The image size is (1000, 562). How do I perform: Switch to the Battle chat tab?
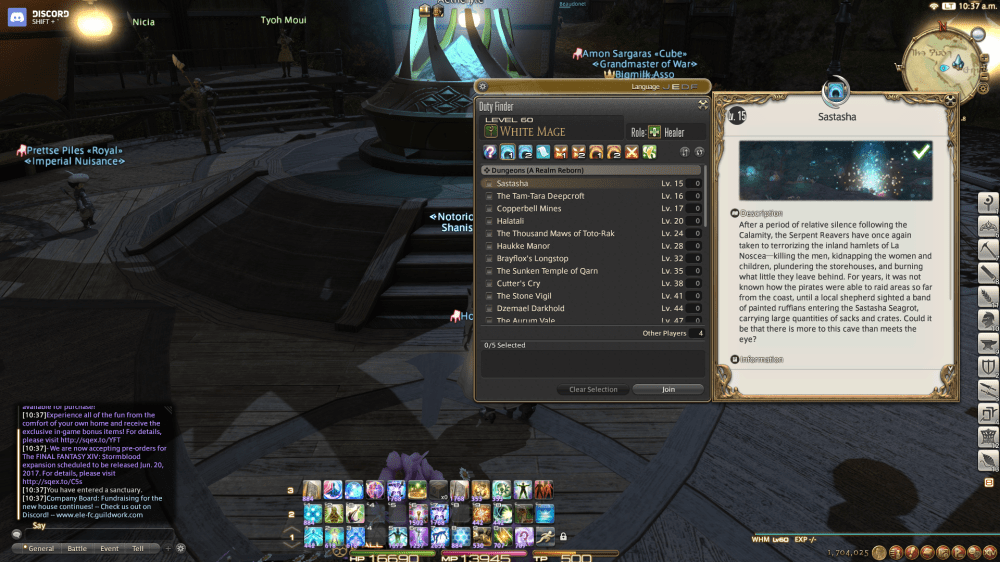pos(77,548)
